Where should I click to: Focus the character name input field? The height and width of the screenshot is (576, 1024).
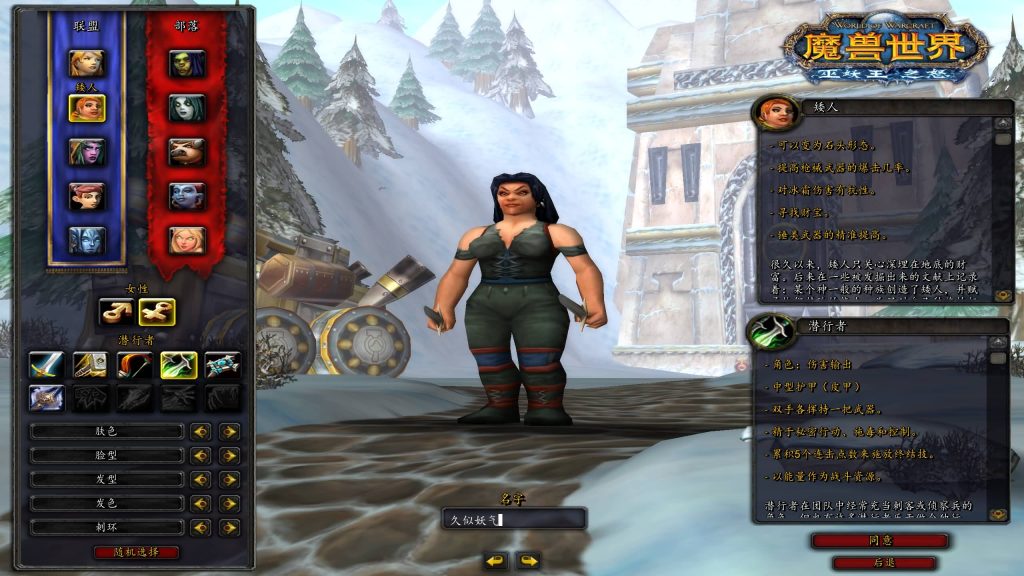(x=514, y=519)
